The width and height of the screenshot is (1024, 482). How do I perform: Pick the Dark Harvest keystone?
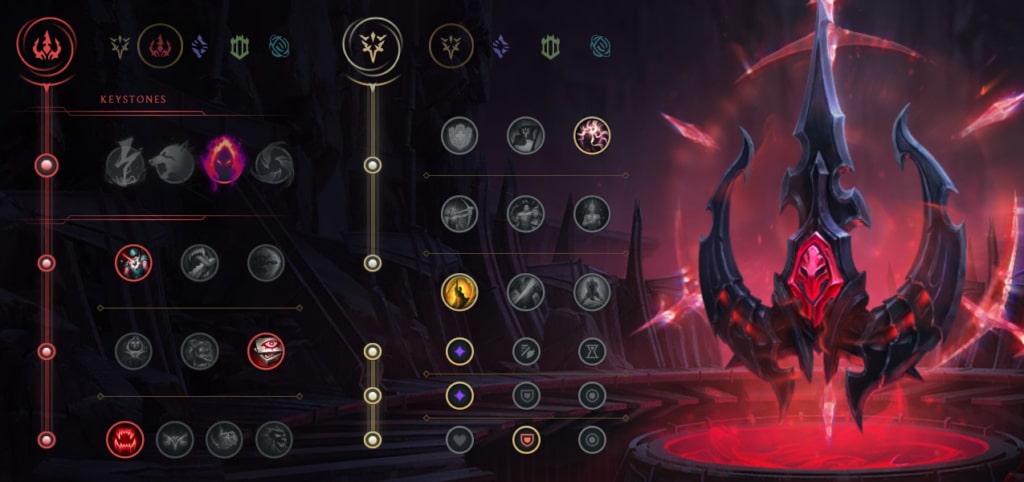click(x=223, y=163)
